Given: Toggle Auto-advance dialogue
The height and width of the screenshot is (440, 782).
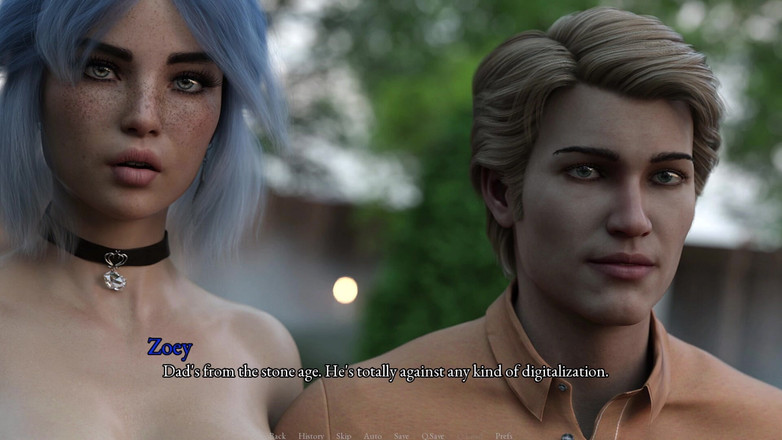Looking at the screenshot, I should [372, 436].
